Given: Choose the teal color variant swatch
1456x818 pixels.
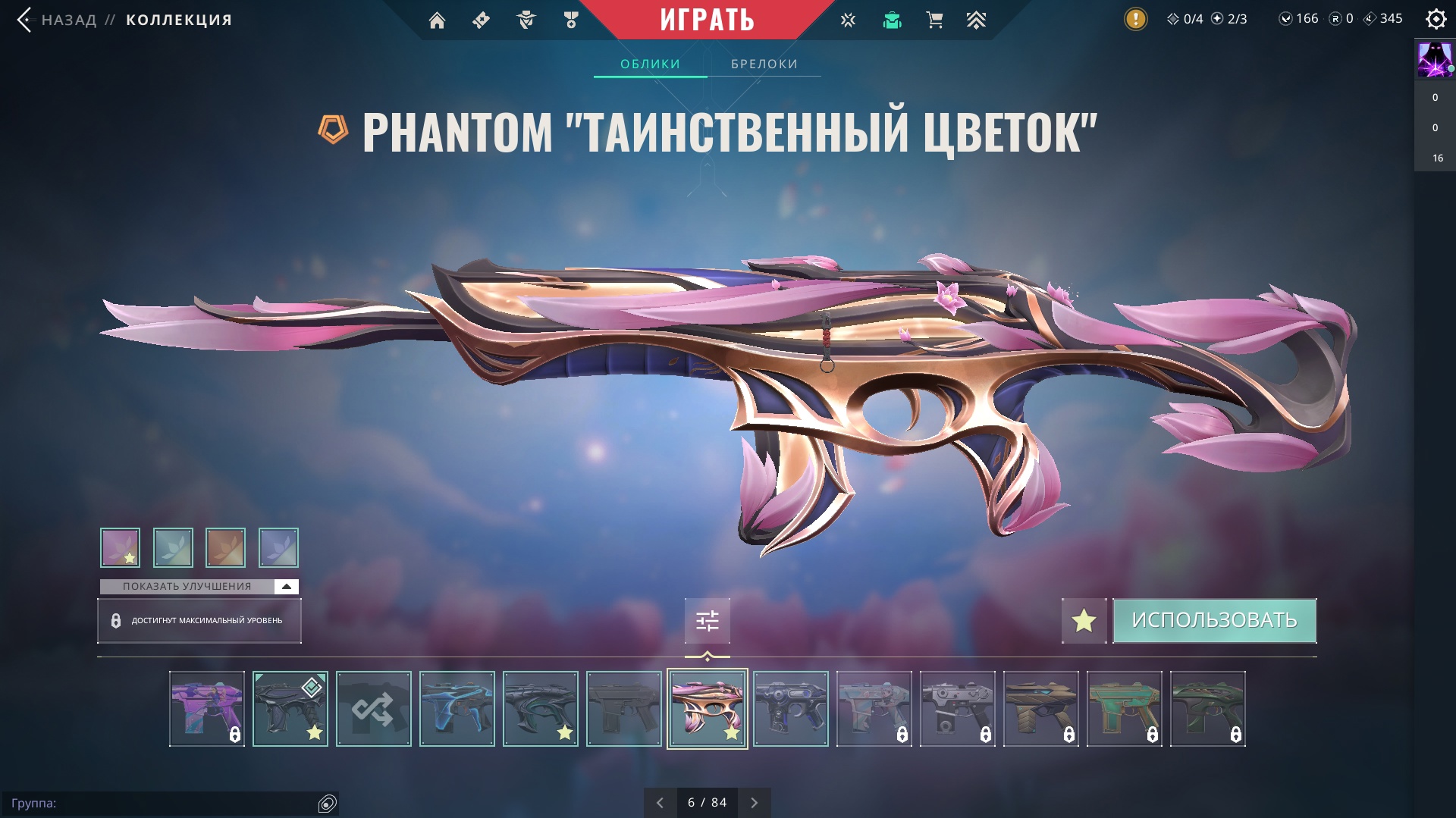Looking at the screenshot, I should [173, 547].
